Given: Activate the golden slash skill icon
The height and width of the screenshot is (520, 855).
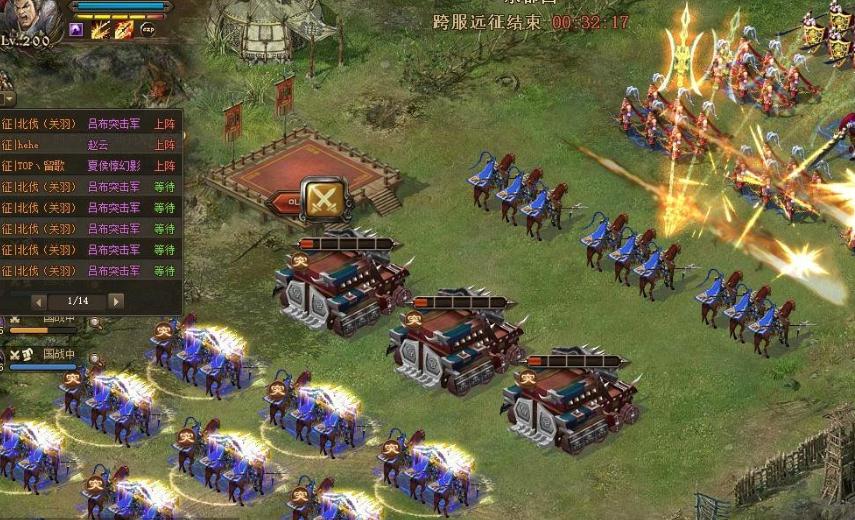Looking at the screenshot, I should (101, 30).
